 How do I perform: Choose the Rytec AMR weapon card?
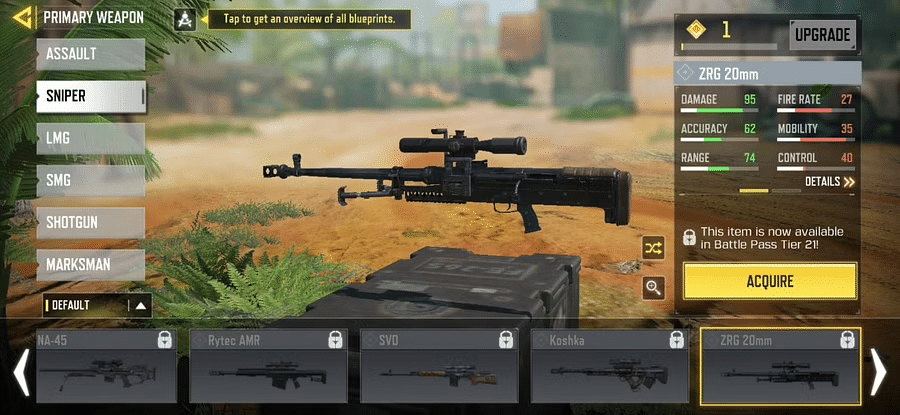tap(278, 366)
